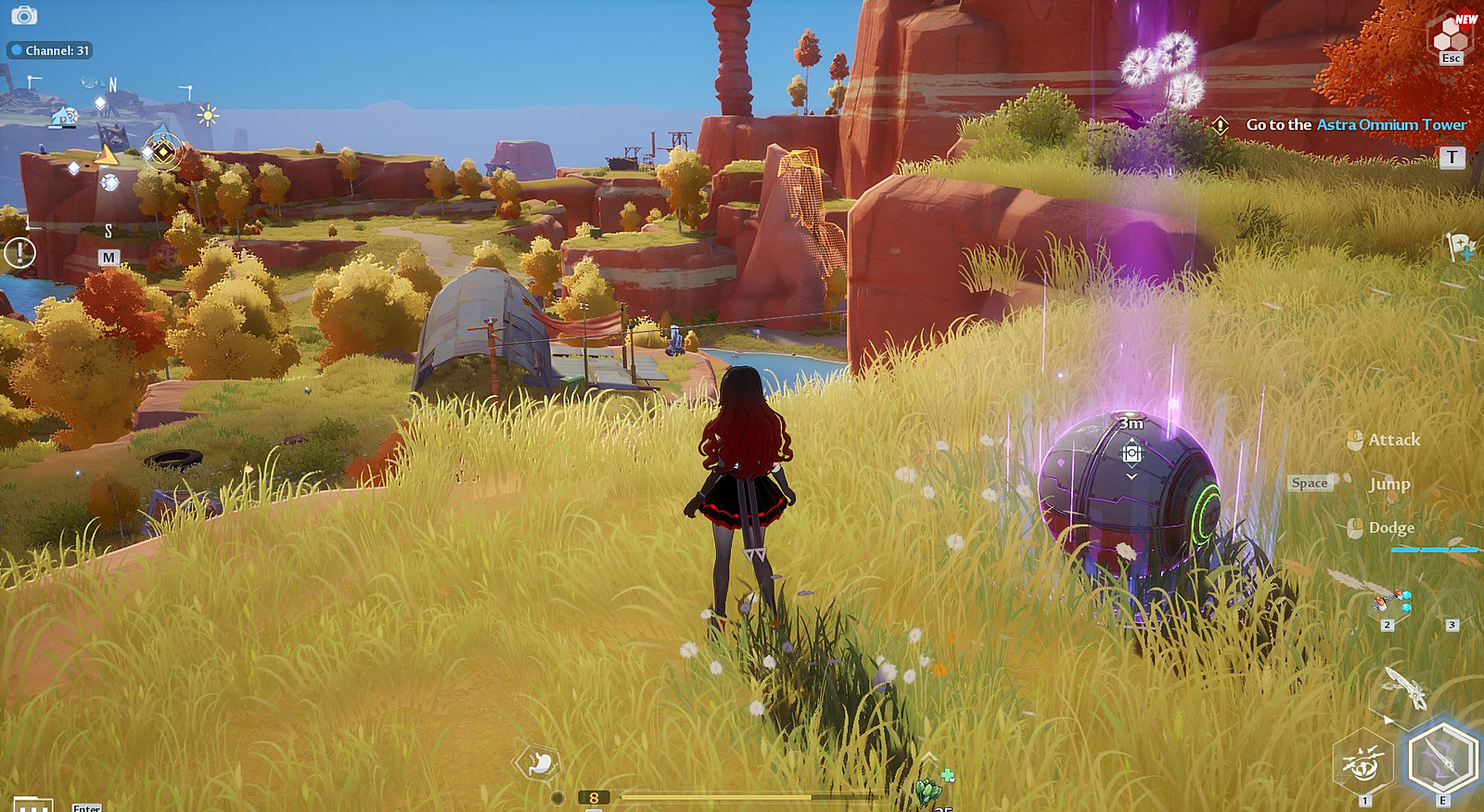Click the stomach satiety icon
1484x812 pixels.
coord(539,763)
